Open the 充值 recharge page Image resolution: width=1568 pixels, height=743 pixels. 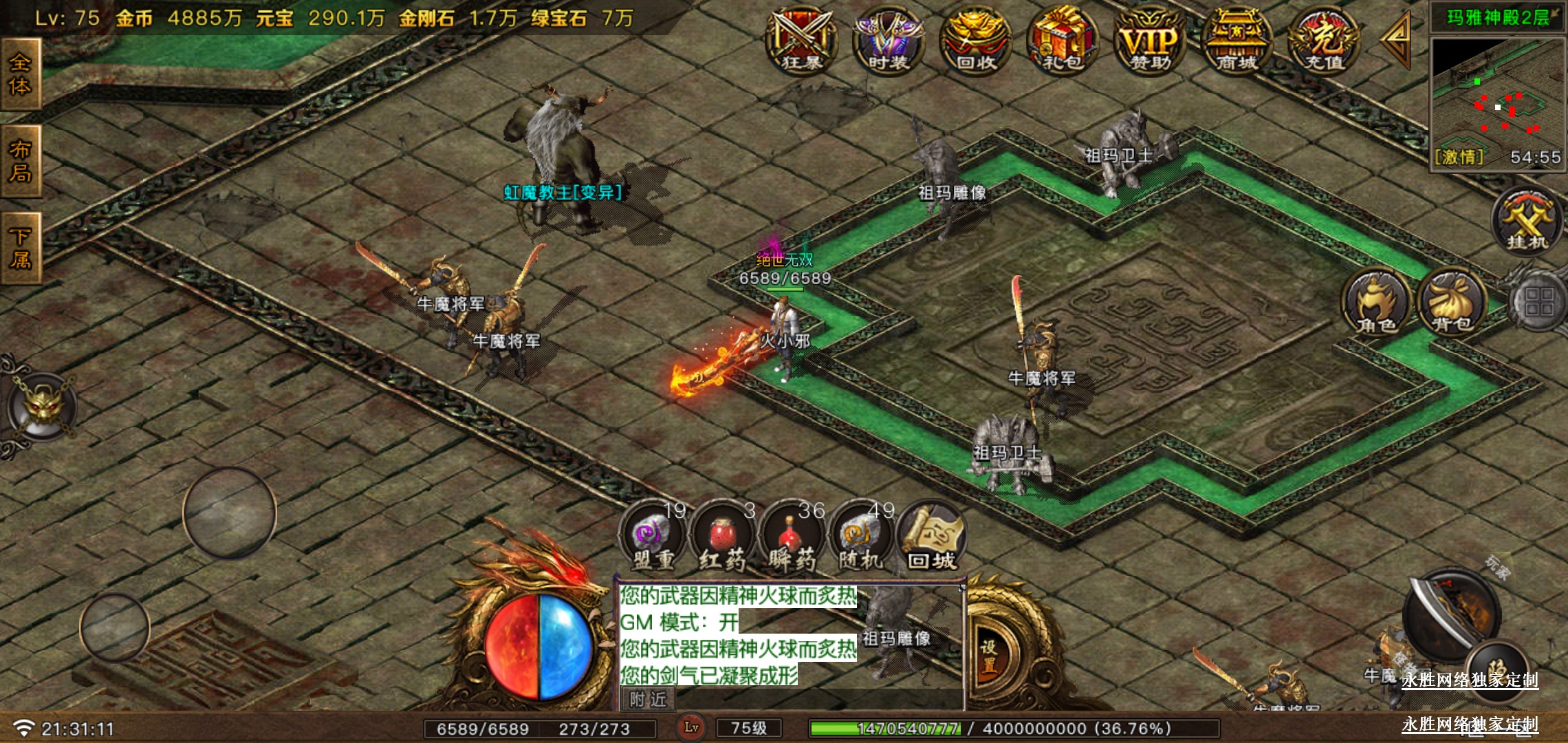[1324, 41]
